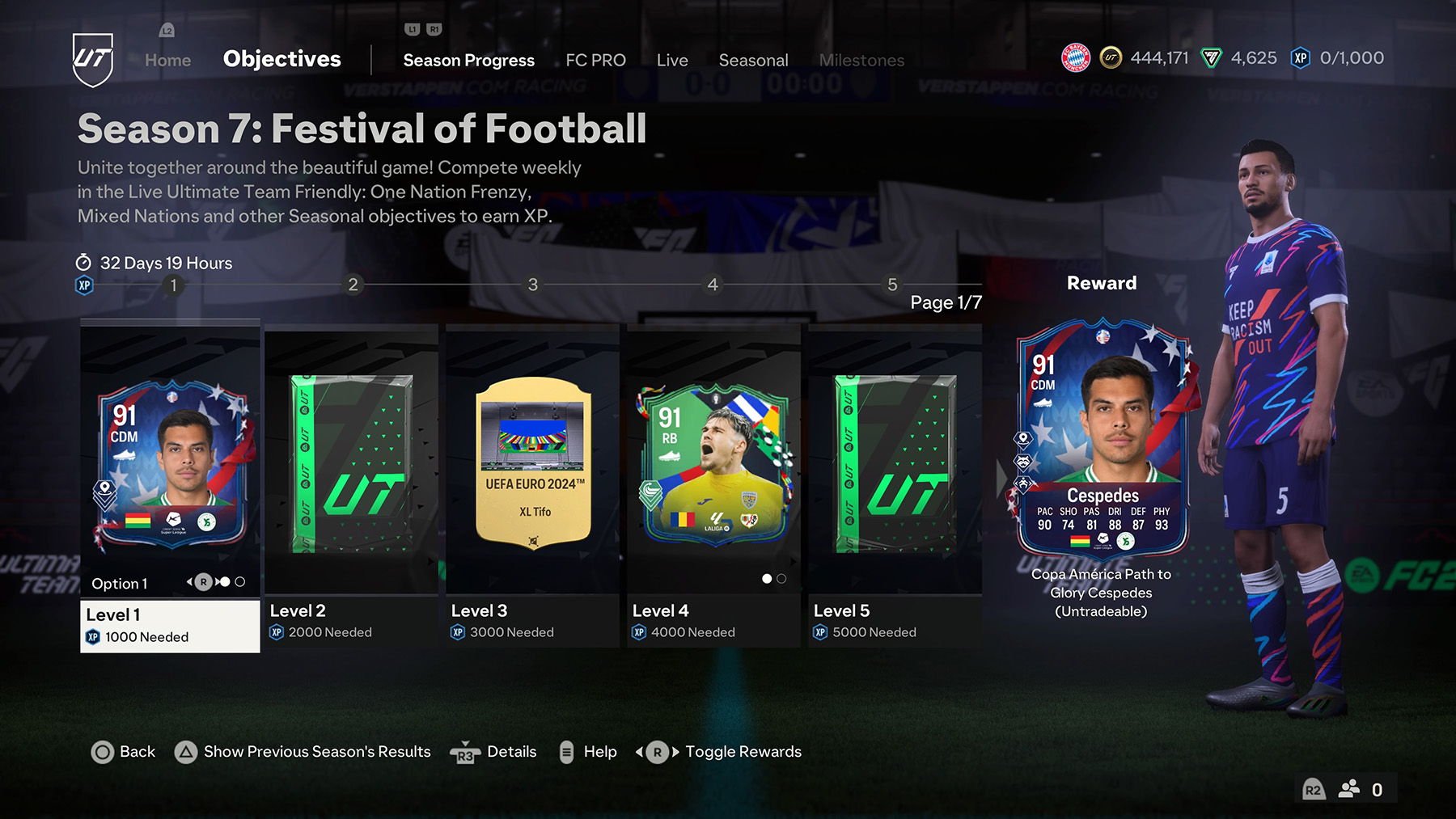Viewport: 1456px width, 819px height.
Task: Click the gold coins balance icon
Action: [1111, 57]
